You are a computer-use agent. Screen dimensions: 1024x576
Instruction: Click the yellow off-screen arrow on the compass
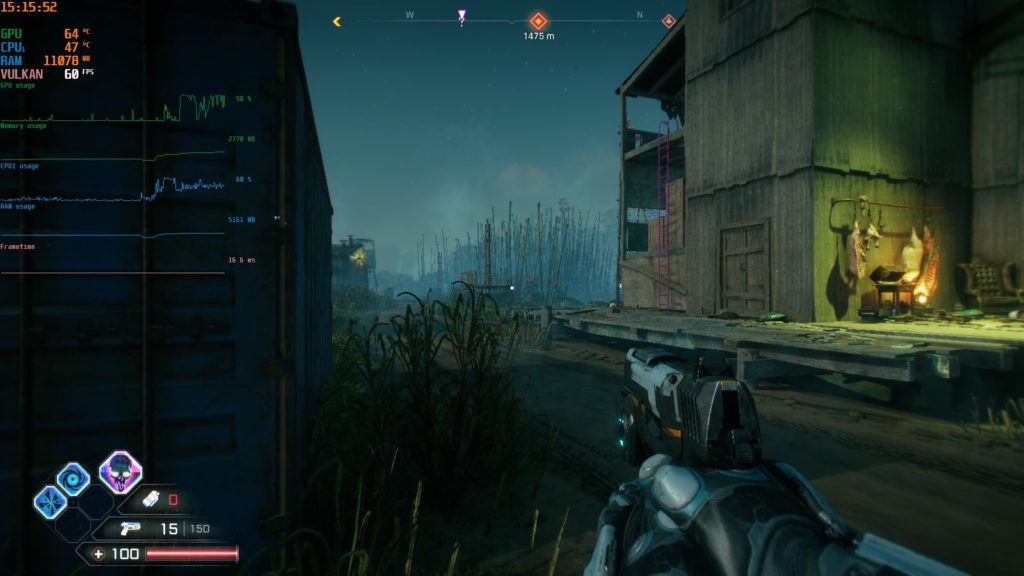[x=337, y=20]
